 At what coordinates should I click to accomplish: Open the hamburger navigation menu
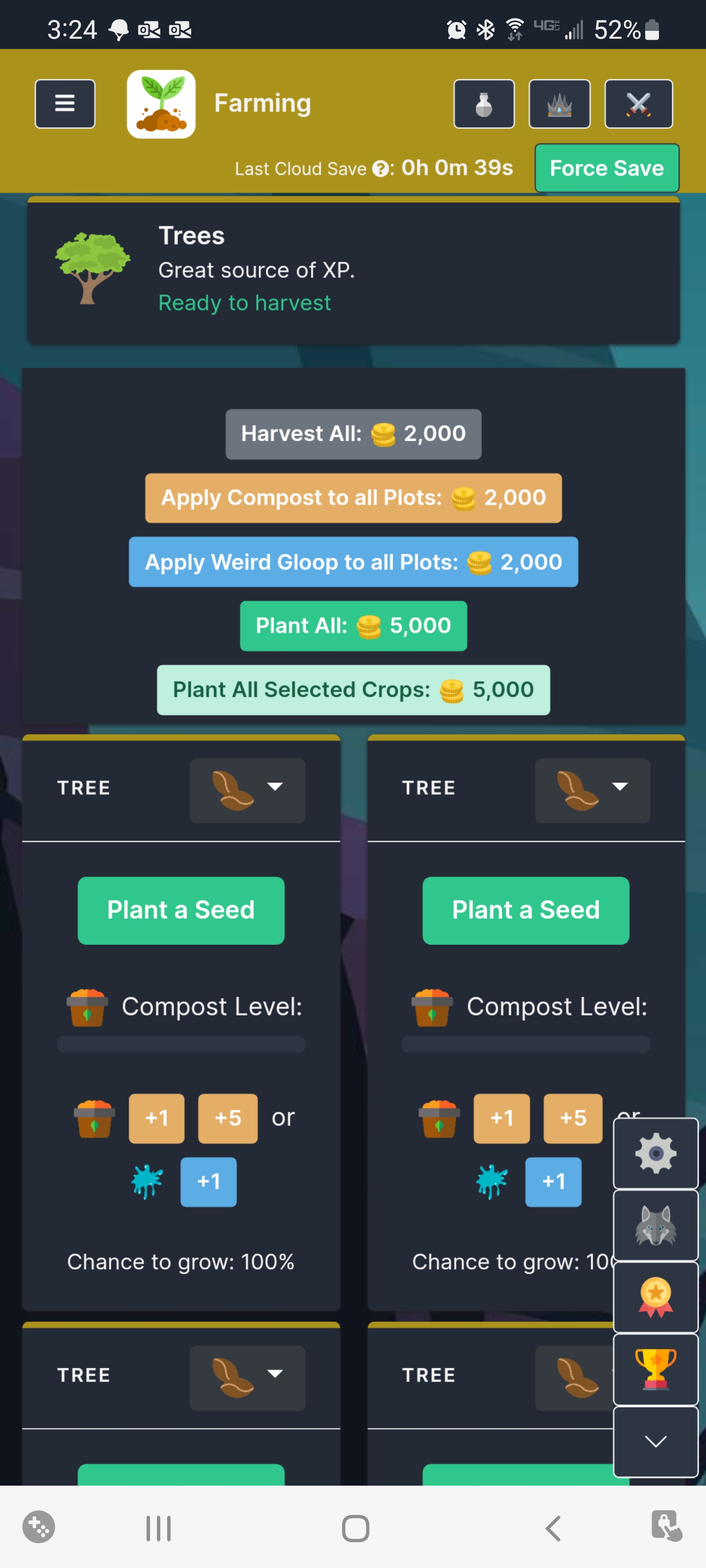coord(65,103)
